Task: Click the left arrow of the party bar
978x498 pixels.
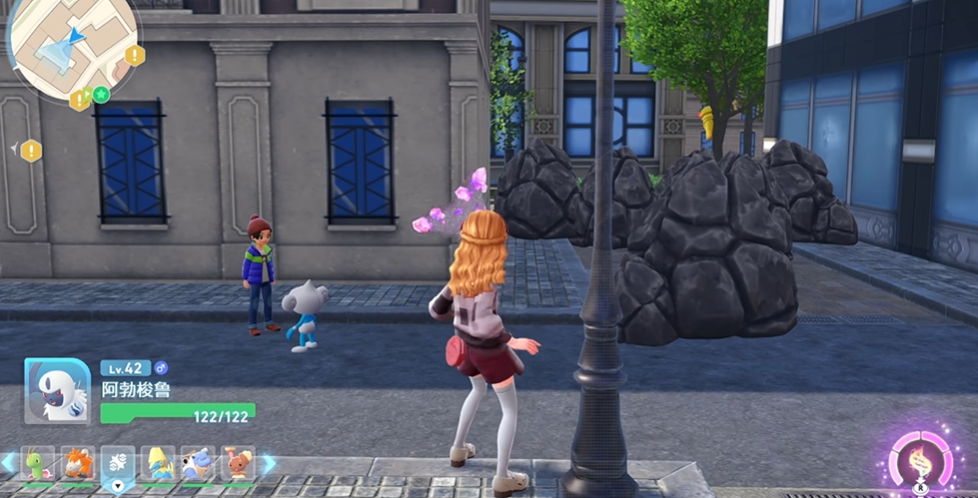Action: pyautogui.click(x=8, y=463)
